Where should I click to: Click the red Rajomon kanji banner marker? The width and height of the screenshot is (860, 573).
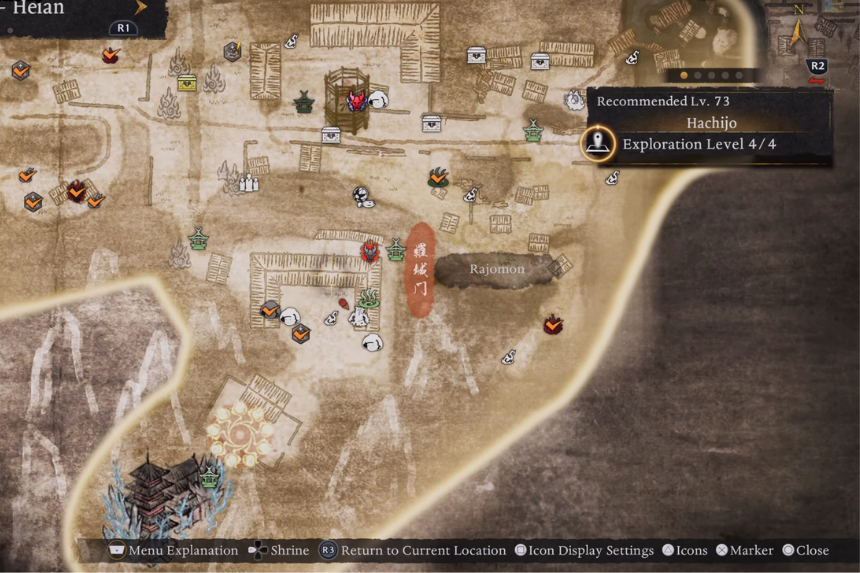pyautogui.click(x=421, y=271)
